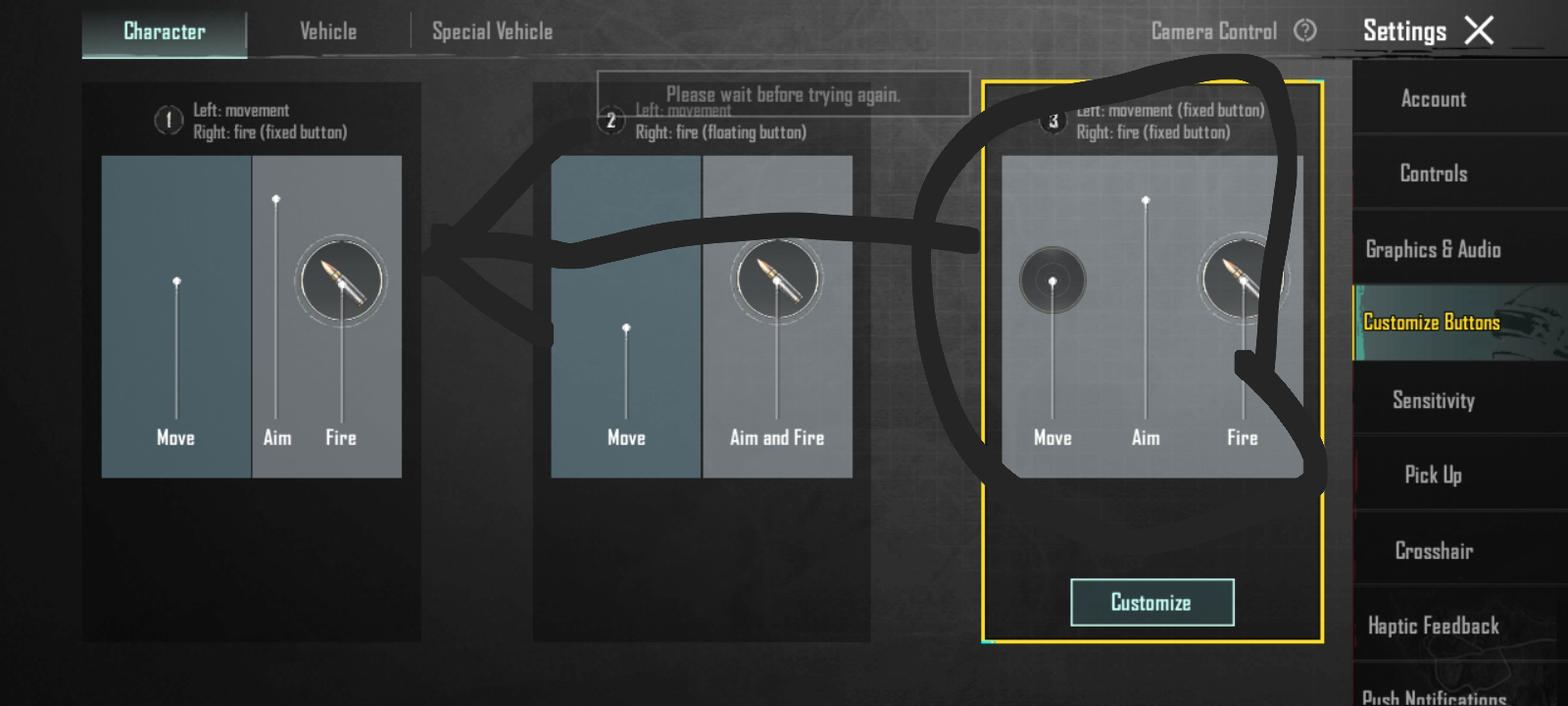
Task: Open the Account settings section
Action: point(1433,98)
